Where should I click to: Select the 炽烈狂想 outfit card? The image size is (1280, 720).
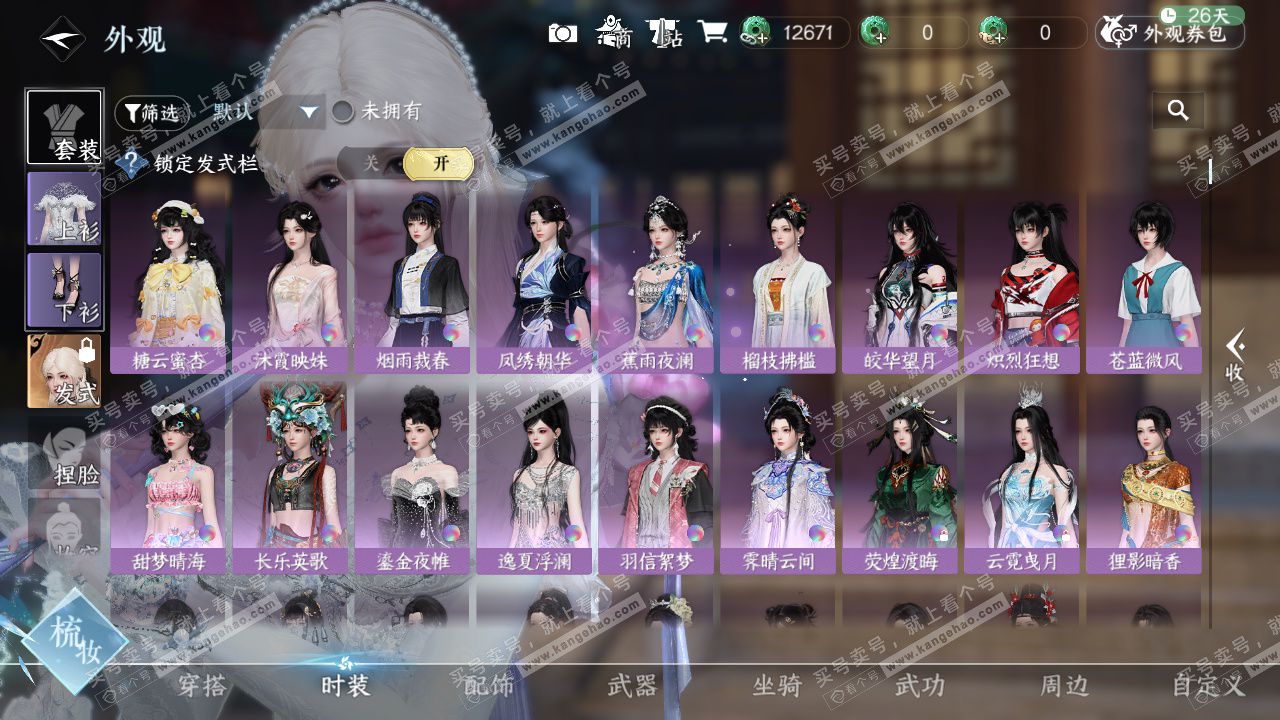coord(1022,283)
